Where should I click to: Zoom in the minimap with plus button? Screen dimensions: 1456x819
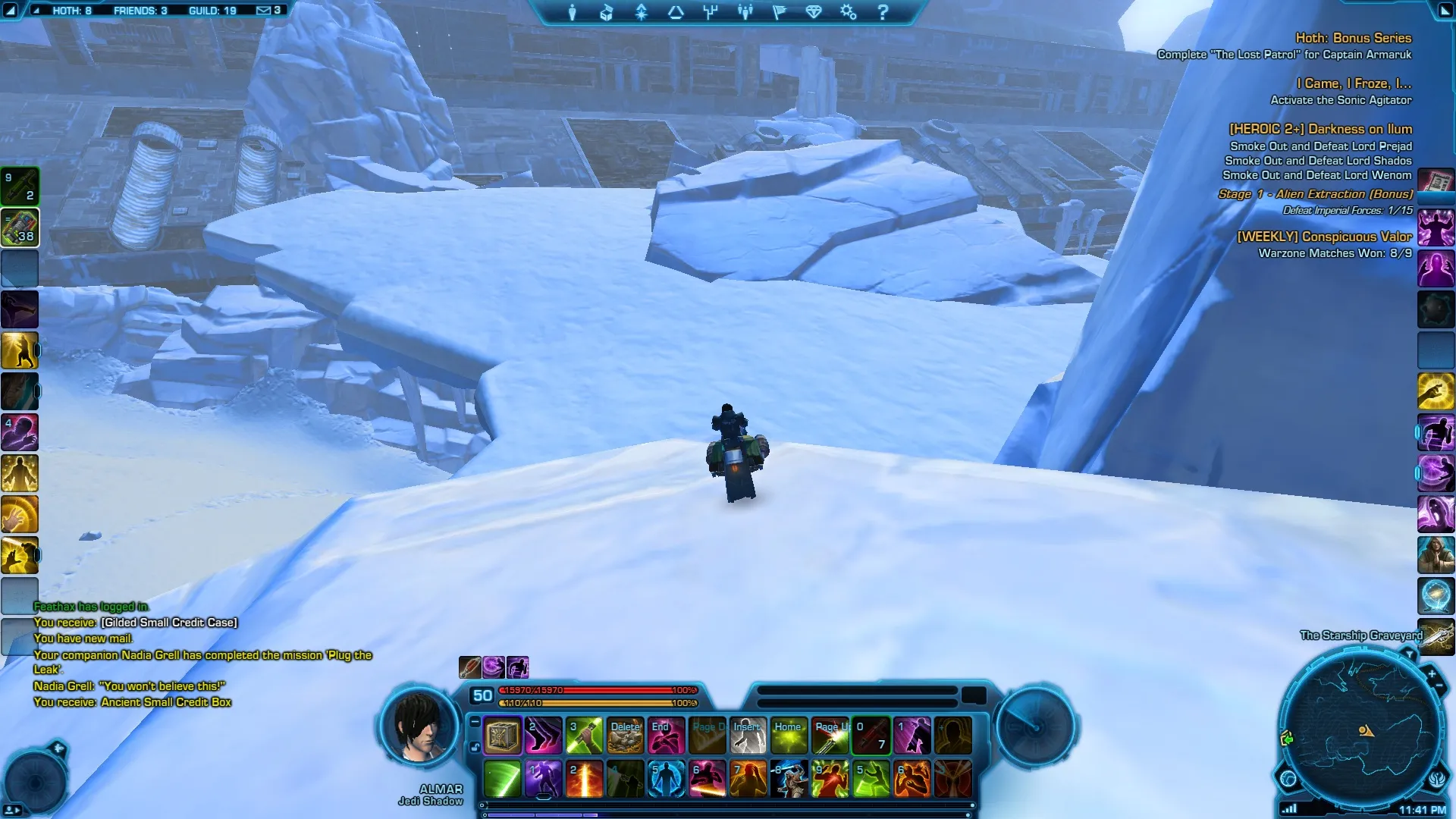(x=1432, y=673)
